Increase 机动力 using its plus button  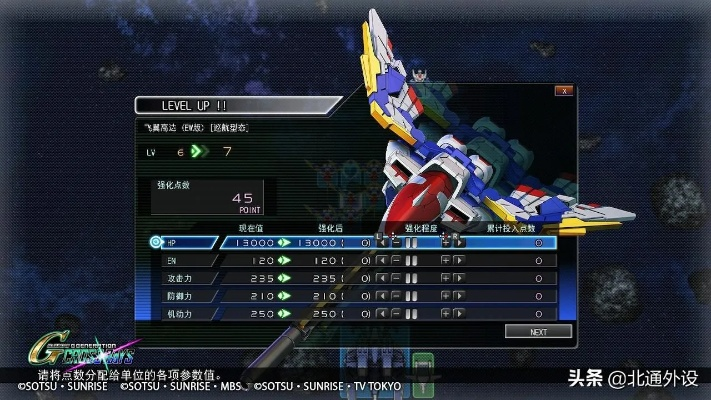coord(446,314)
